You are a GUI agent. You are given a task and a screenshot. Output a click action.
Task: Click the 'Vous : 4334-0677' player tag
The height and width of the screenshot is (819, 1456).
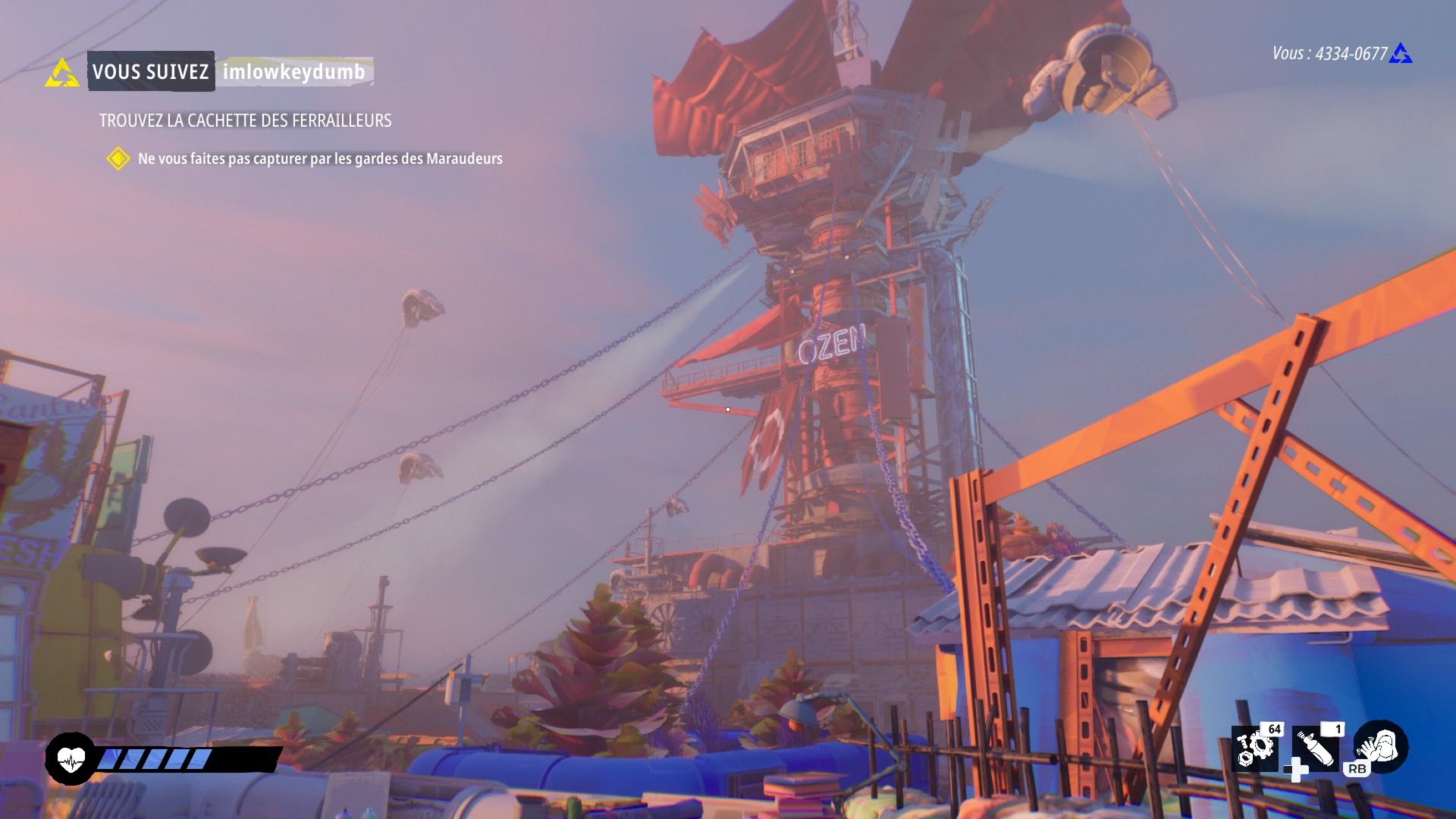1329,54
